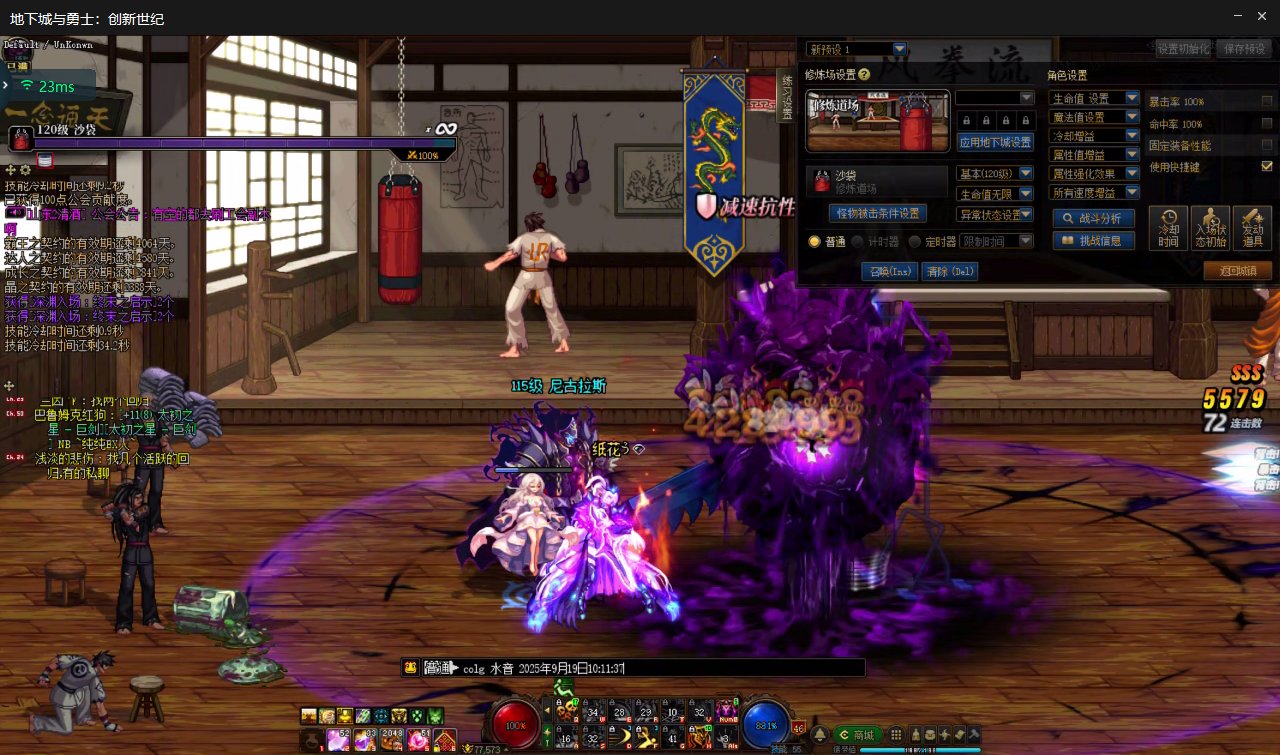1280x755 pixels.
Task: Expand the 冷却增益 dropdown
Action: (x=1132, y=136)
